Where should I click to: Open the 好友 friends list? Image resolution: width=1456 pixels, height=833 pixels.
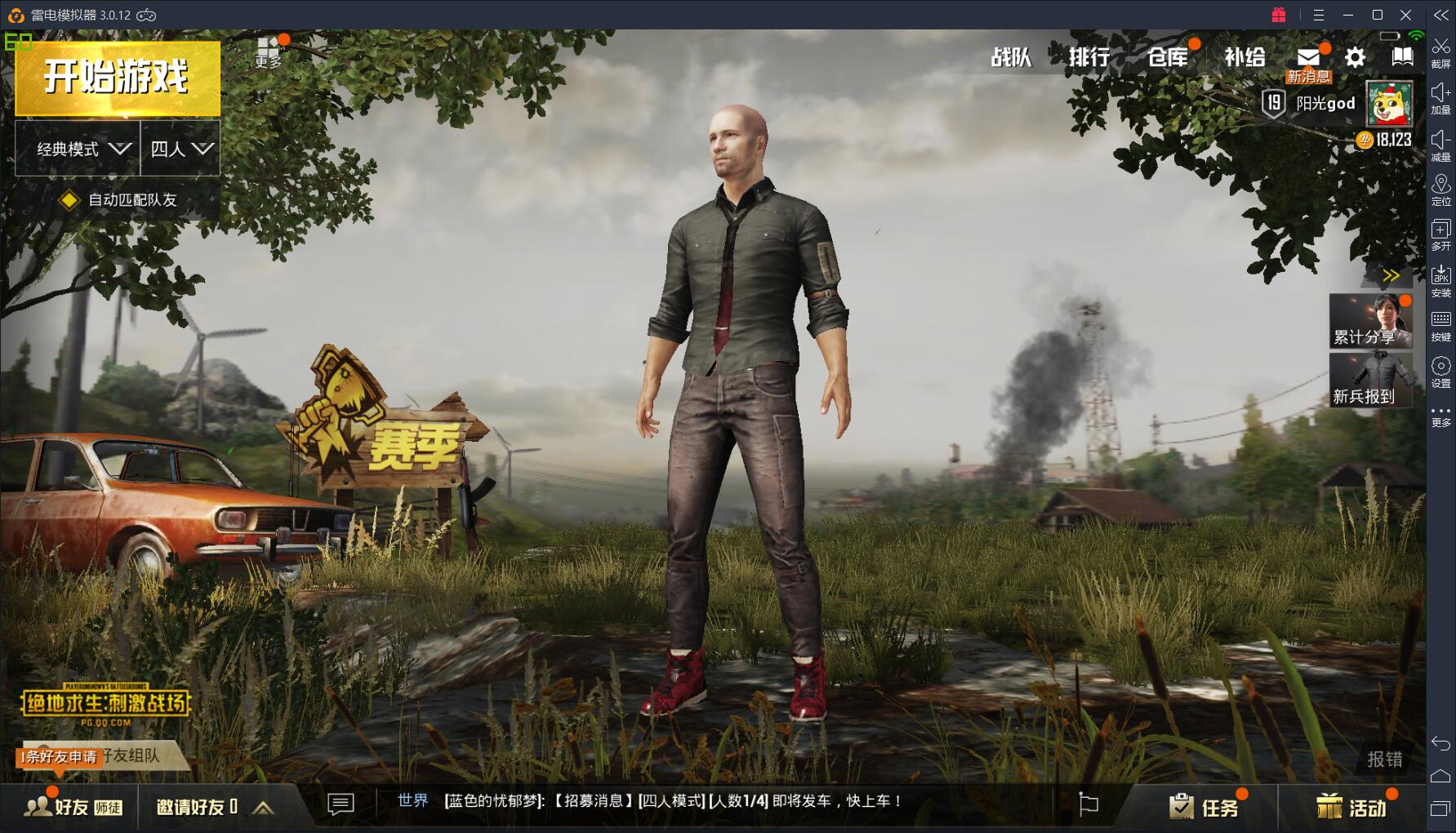(x=72, y=807)
